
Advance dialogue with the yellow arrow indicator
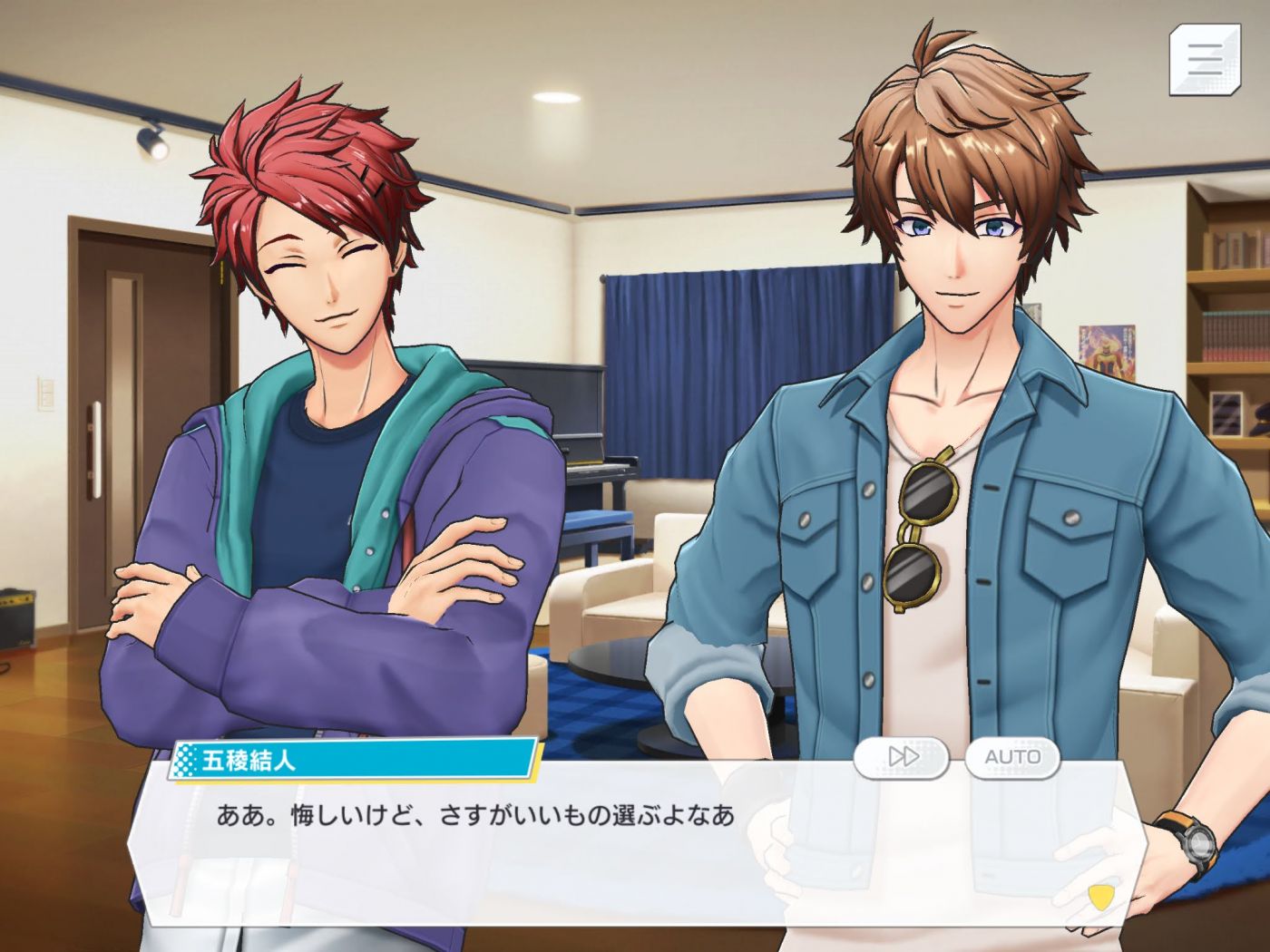pos(1099,896)
